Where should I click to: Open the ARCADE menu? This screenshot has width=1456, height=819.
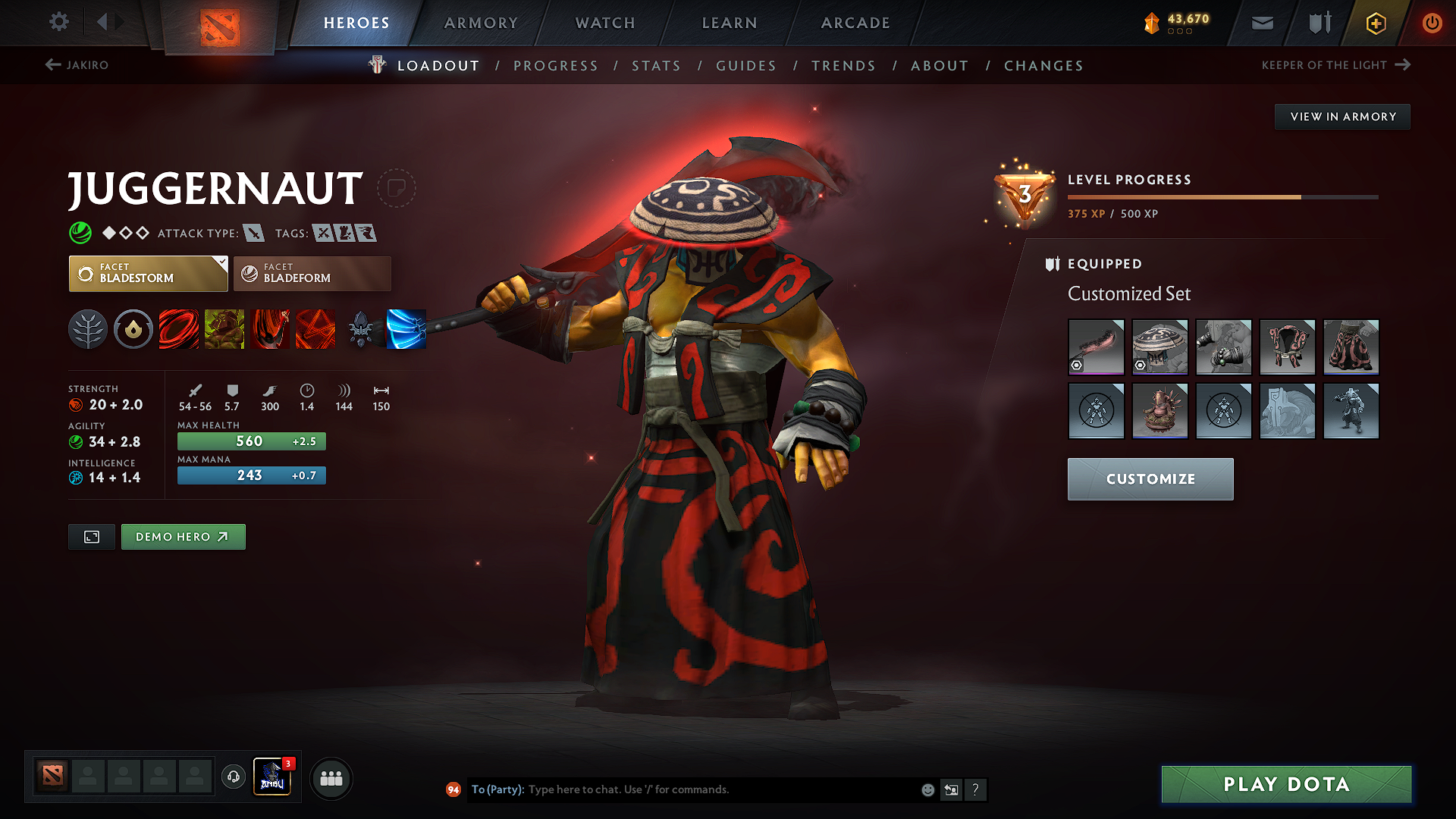pyautogui.click(x=855, y=23)
